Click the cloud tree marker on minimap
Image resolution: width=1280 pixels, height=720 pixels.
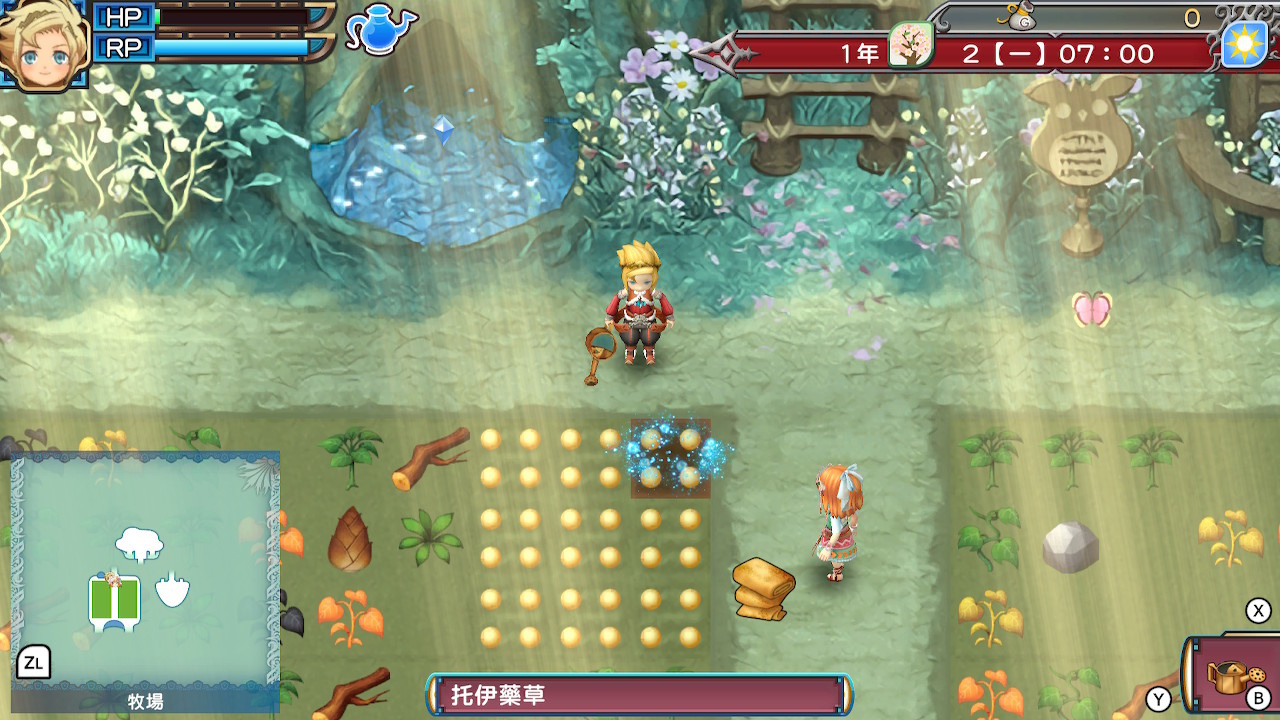(x=139, y=545)
